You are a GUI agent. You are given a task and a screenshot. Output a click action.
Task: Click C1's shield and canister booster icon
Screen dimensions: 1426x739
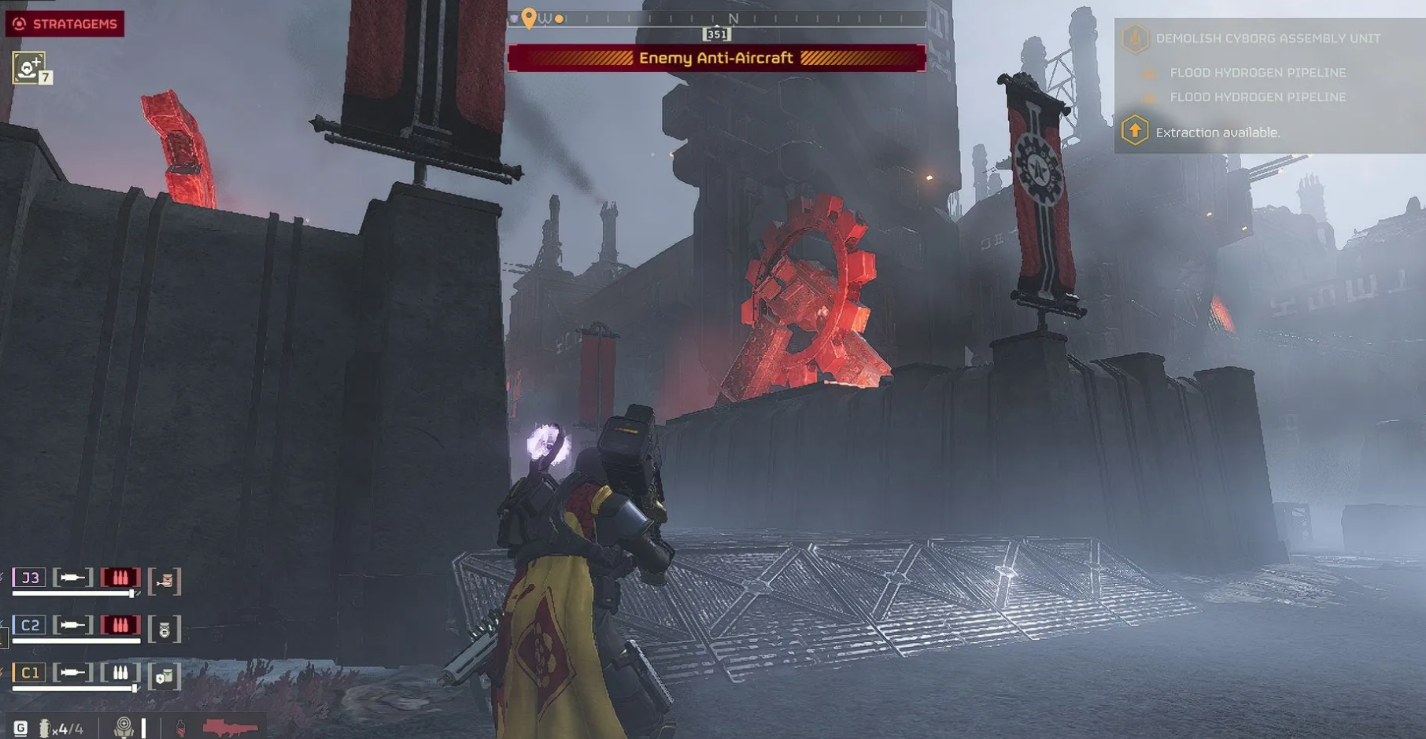coord(165,677)
